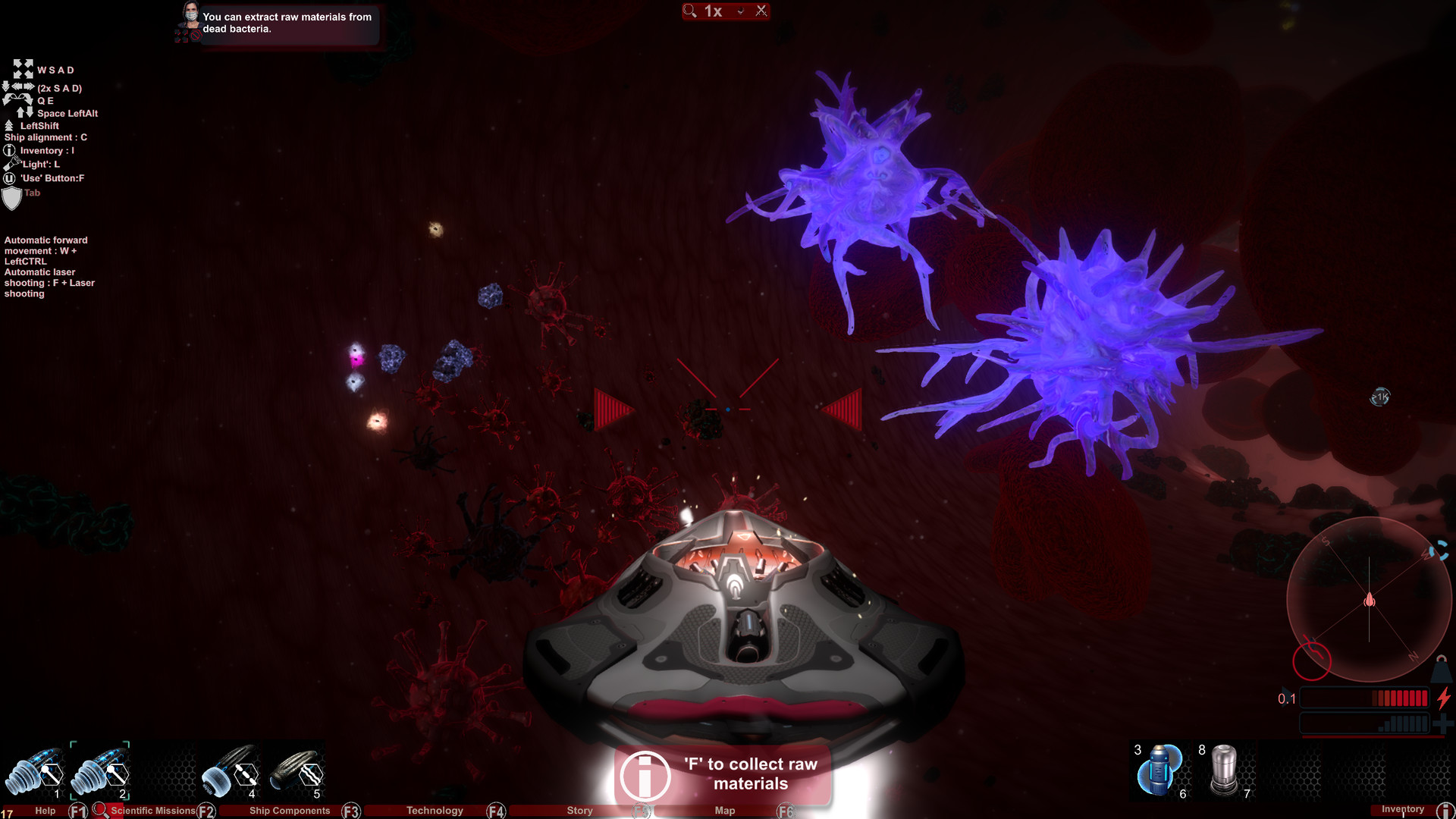Open the Help menu tab
Viewport: 1456px width, 819px height.
pyautogui.click(x=45, y=811)
